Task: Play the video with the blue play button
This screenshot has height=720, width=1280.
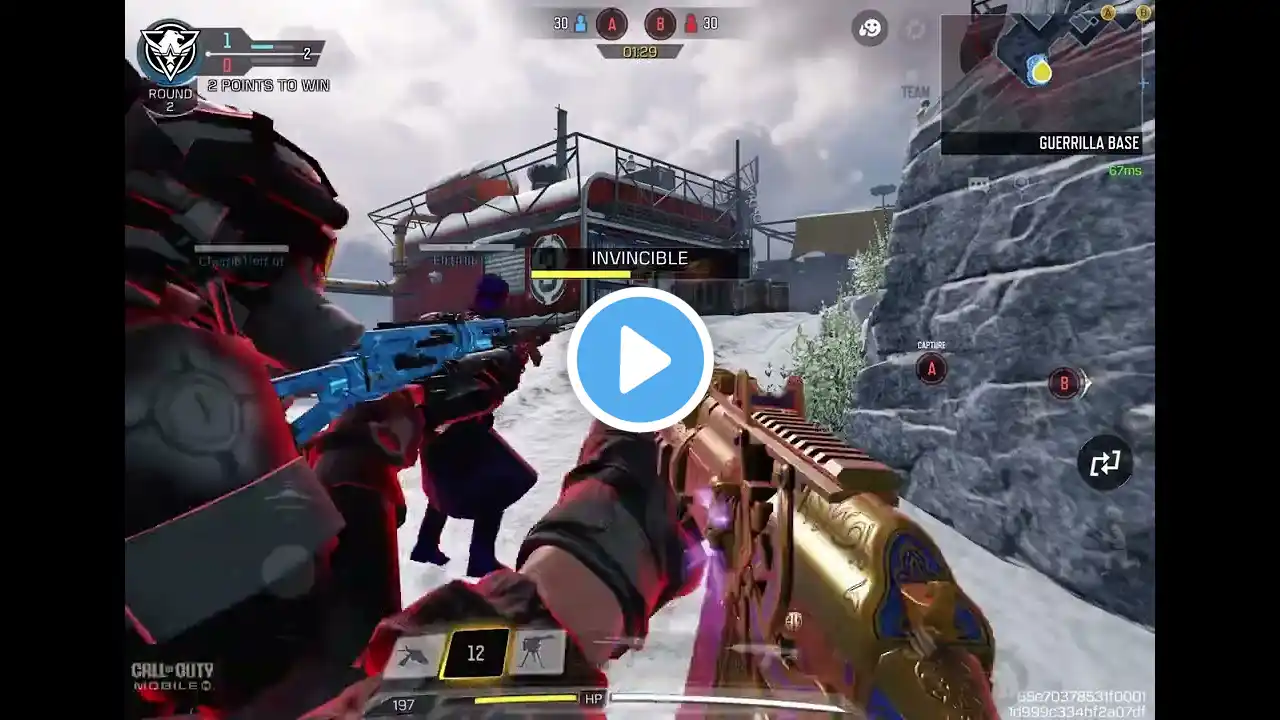Action: 640,360
